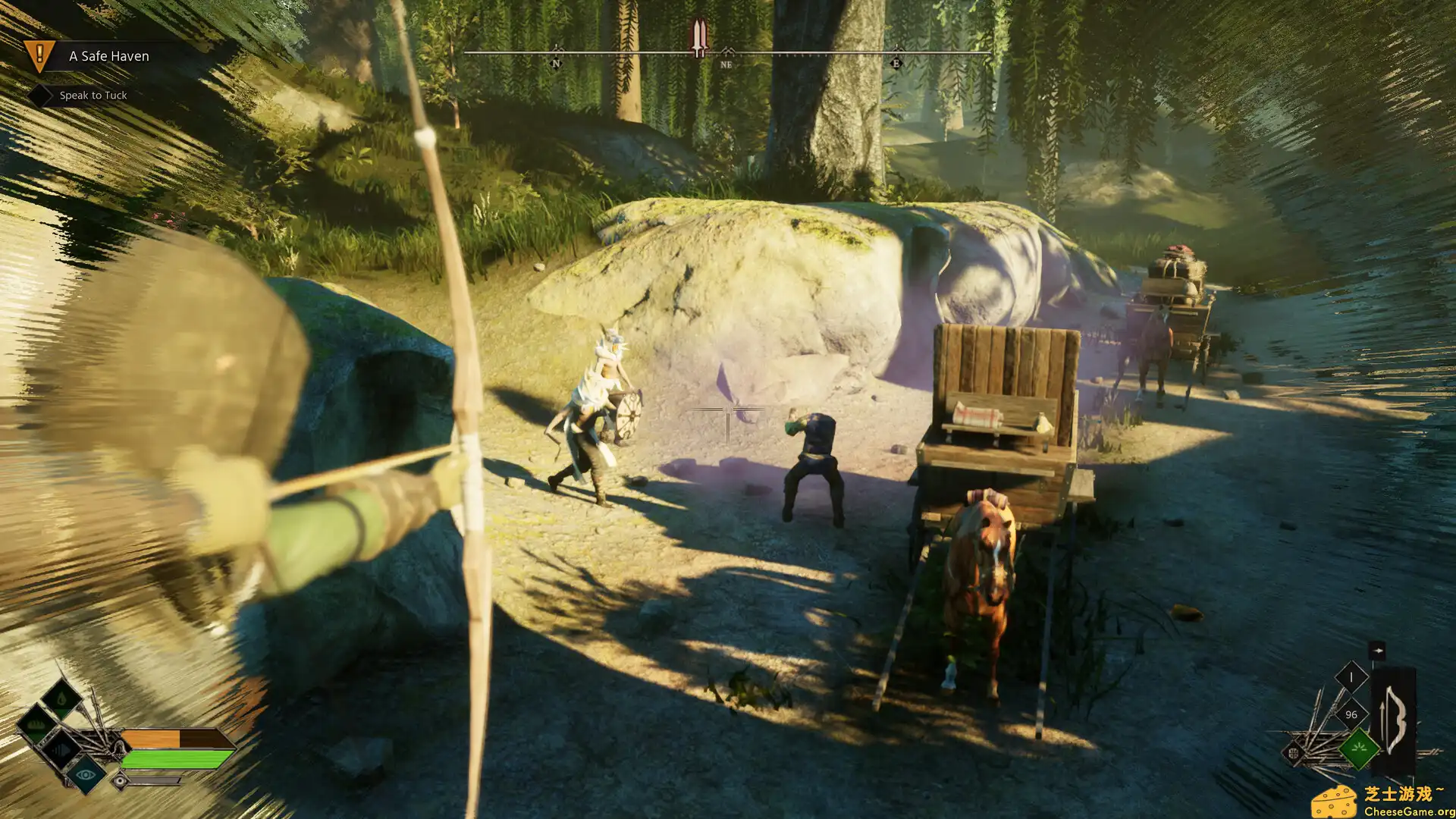Toggle the arrow slot diamond labeled I
The image size is (1456, 819).
(x=1351, y=676)
